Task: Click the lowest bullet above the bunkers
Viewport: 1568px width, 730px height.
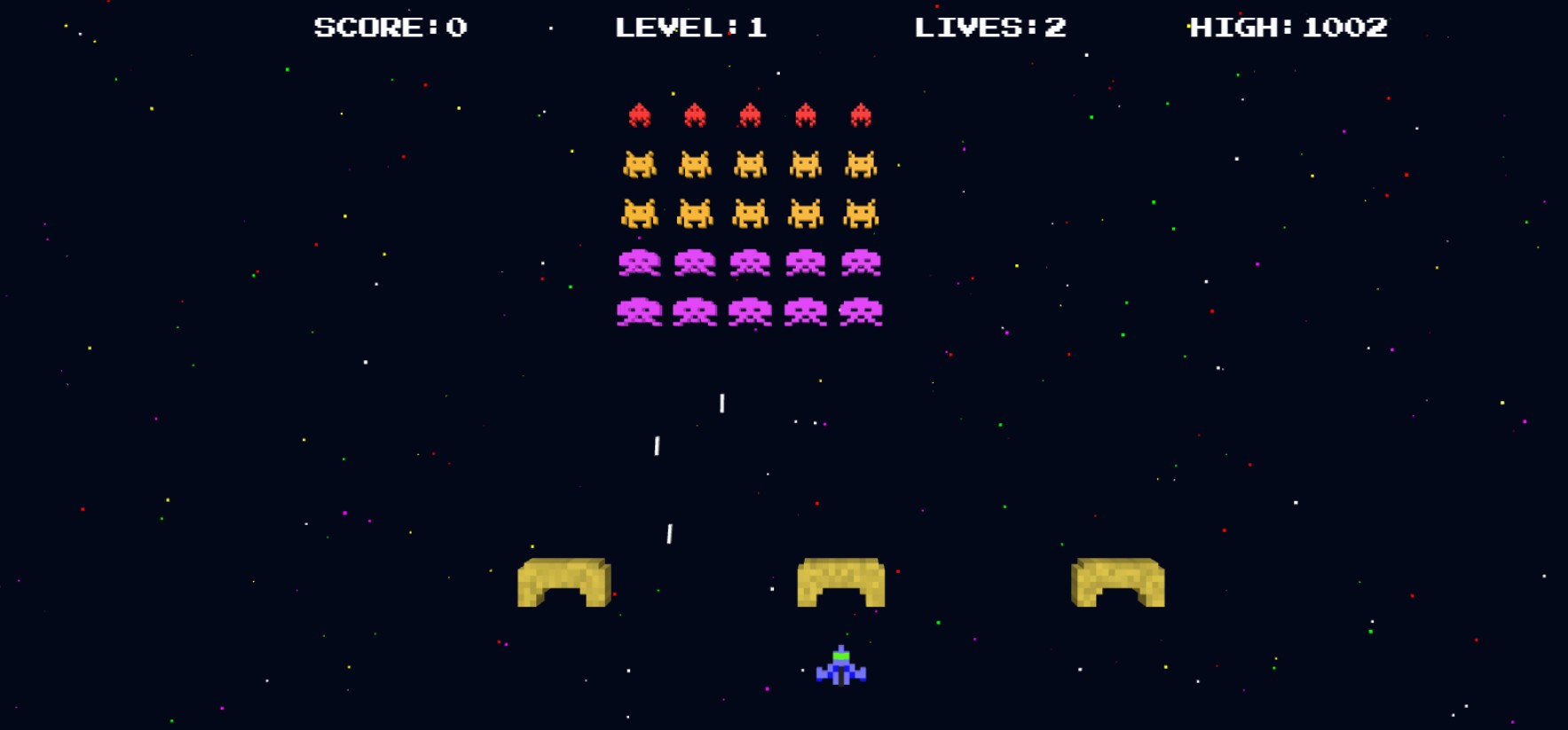Action: 669,531
